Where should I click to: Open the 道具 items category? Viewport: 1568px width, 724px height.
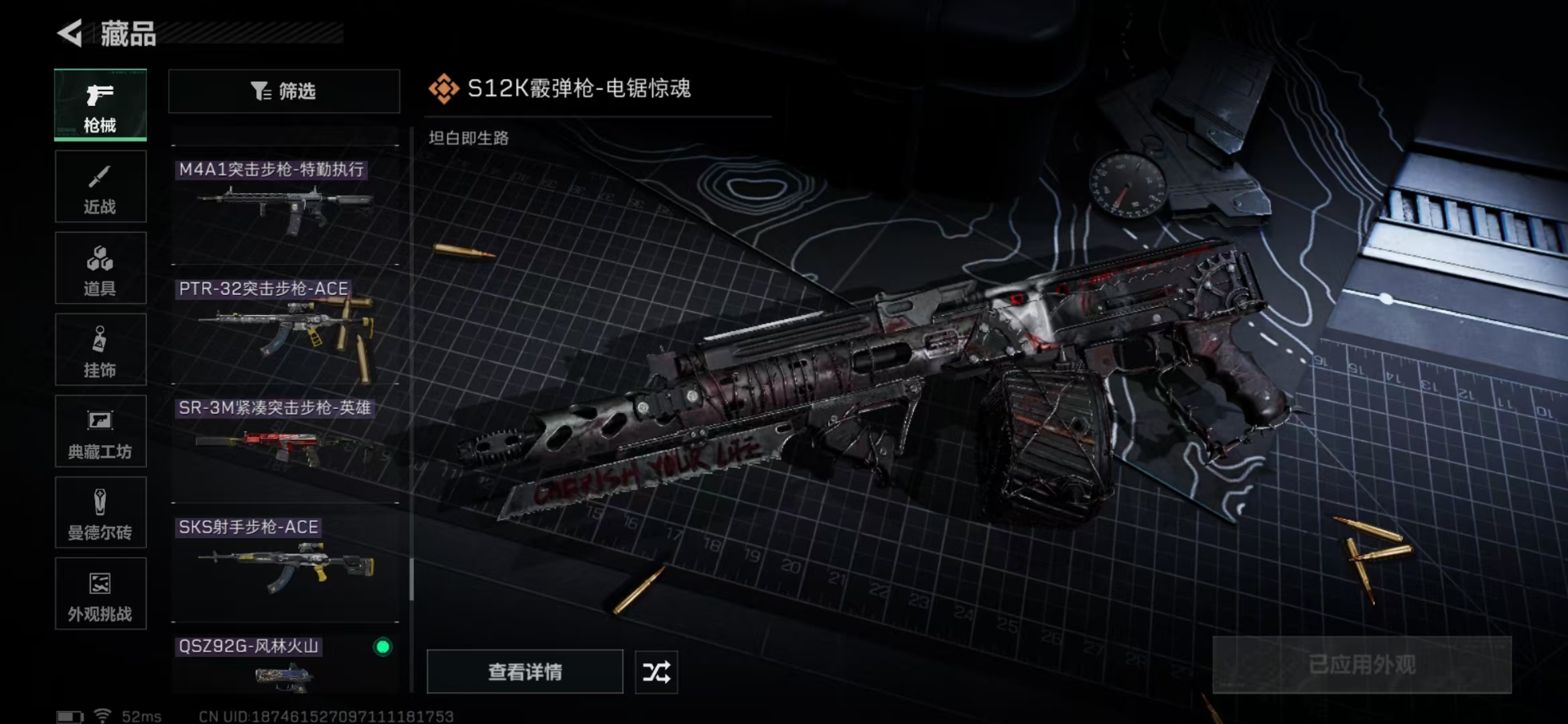(100, 268)
